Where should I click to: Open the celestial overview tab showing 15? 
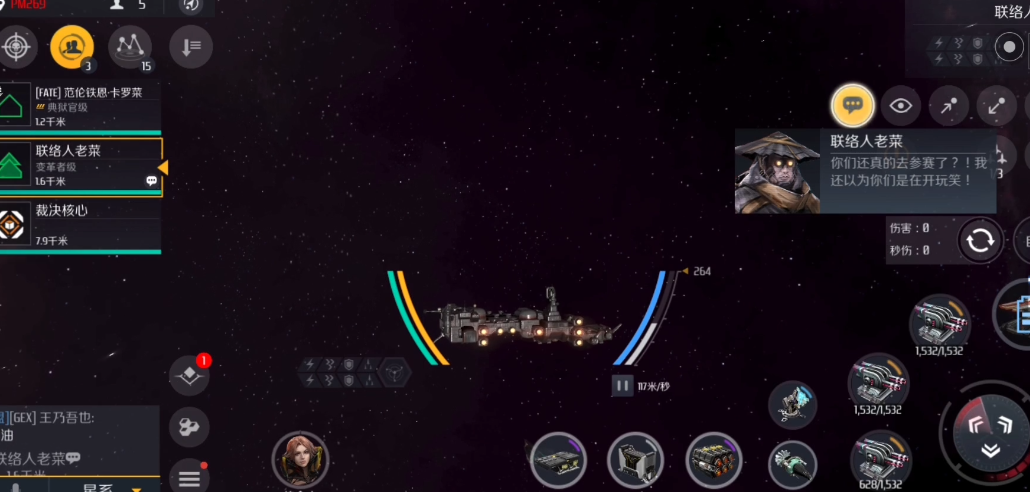131,45
